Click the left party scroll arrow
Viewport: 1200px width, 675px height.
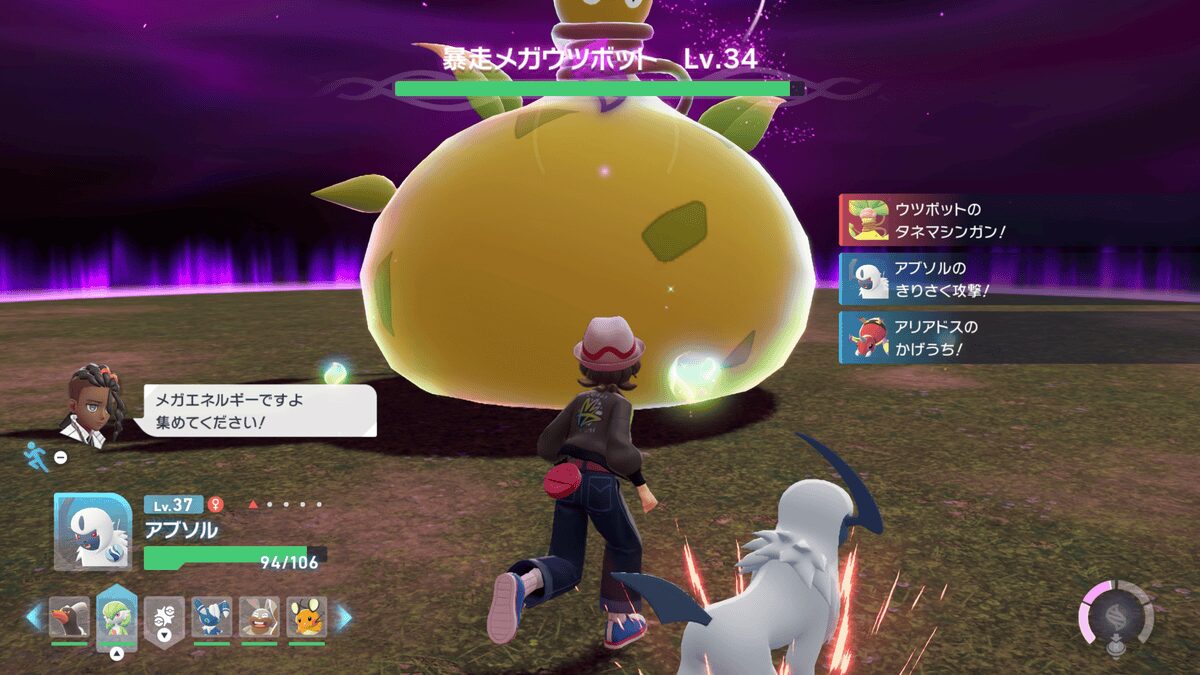click(x=34, y=617)
